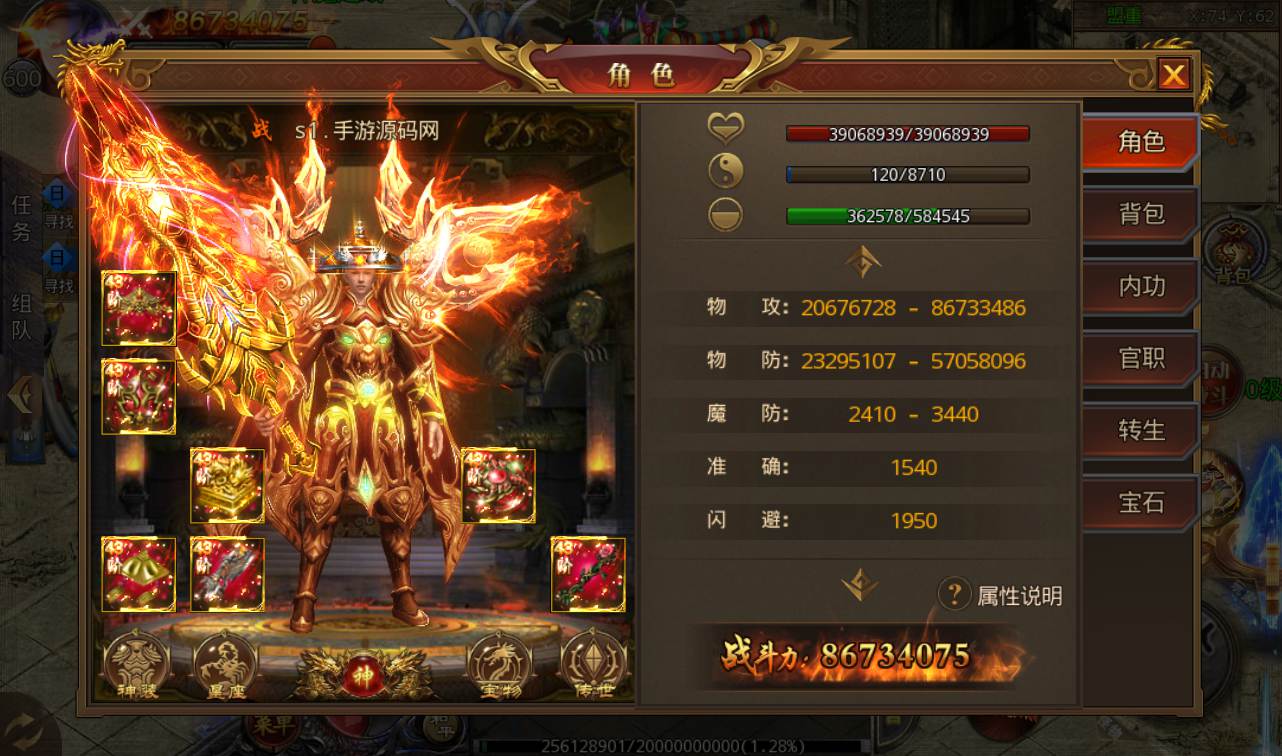This screenshot has height=756, width=1282.
Task: Switch to the 转生 rebirth tab
Action: point(1140,430)
